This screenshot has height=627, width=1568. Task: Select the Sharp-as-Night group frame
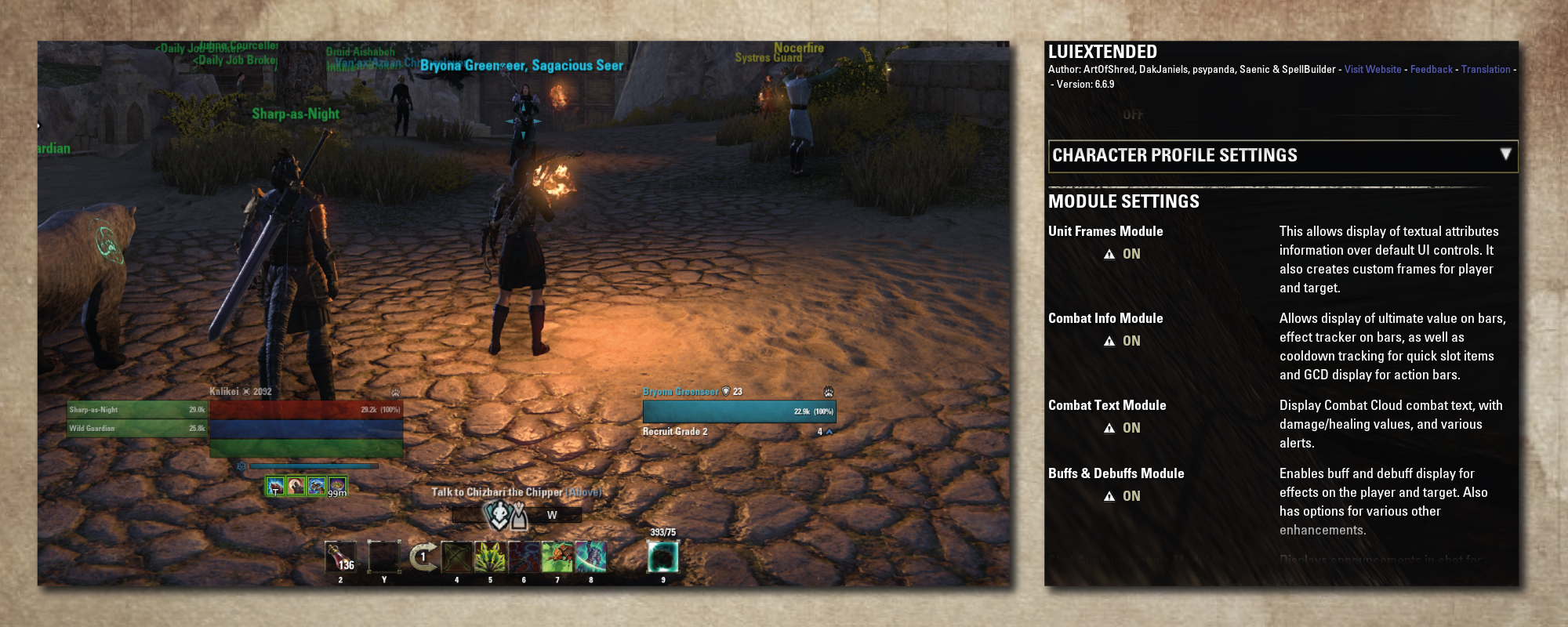tap(137, 410)
